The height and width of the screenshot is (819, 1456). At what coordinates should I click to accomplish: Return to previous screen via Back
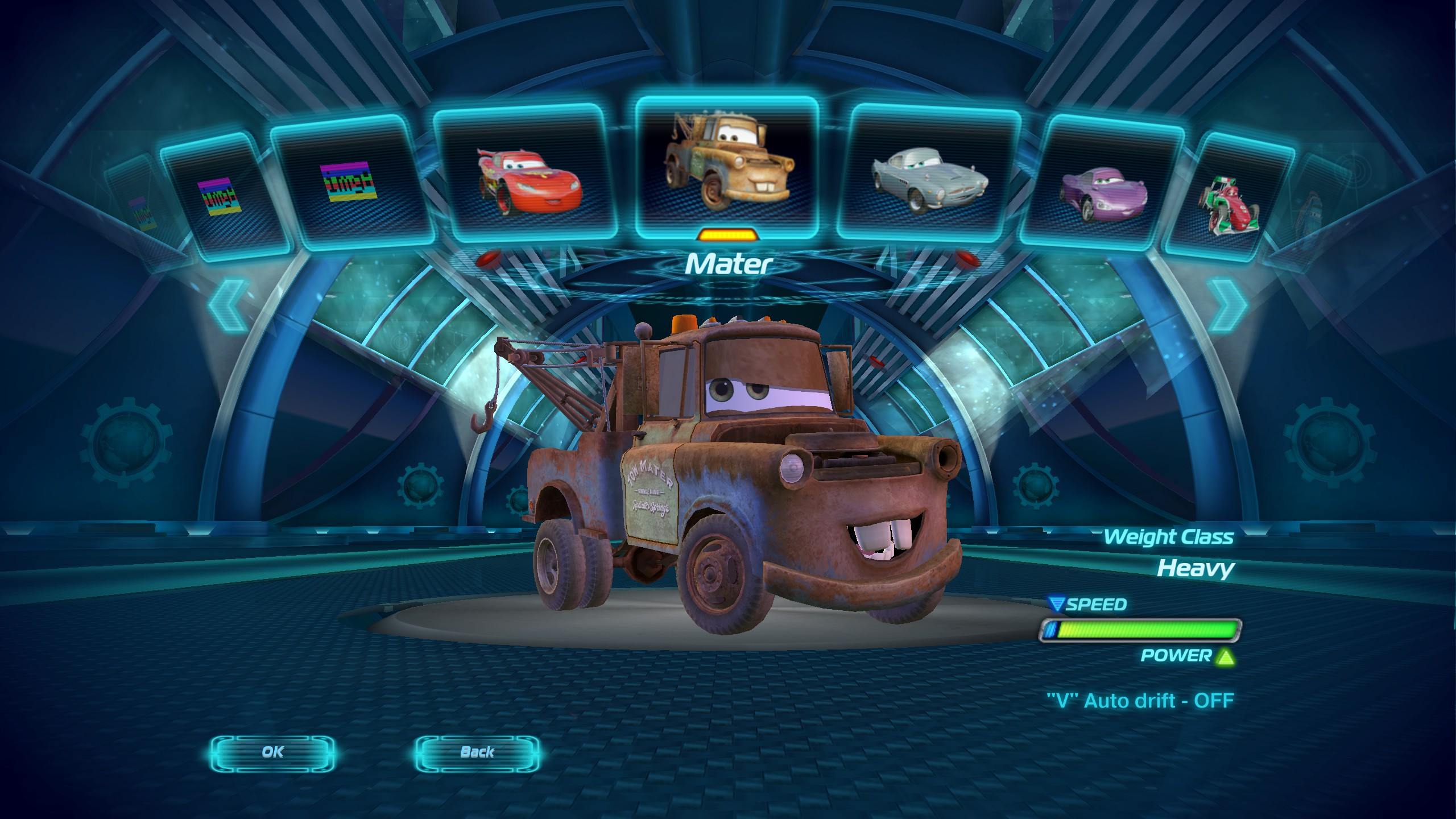478,752
